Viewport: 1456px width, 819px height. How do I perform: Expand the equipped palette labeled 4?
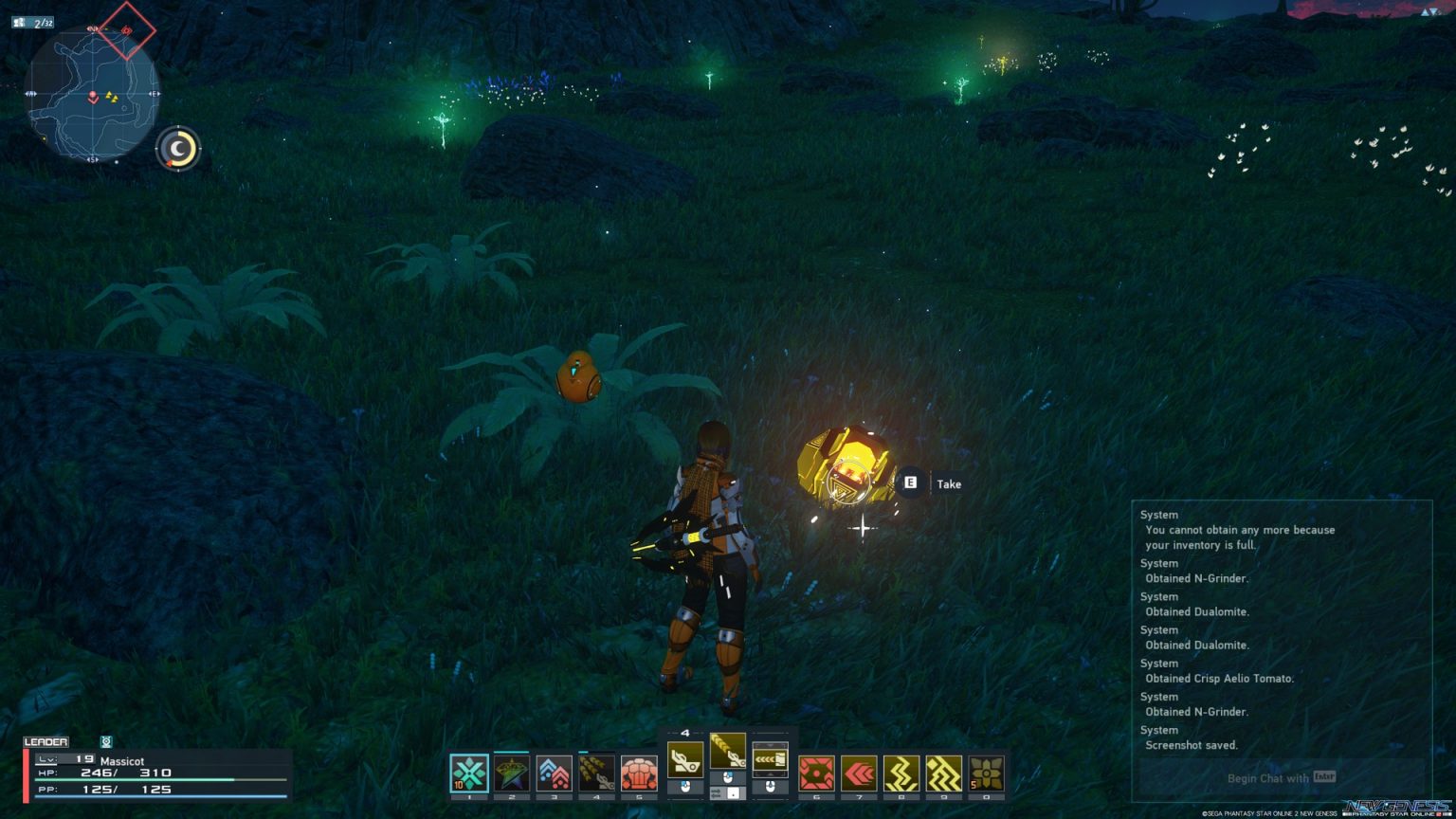pos(685,732)
